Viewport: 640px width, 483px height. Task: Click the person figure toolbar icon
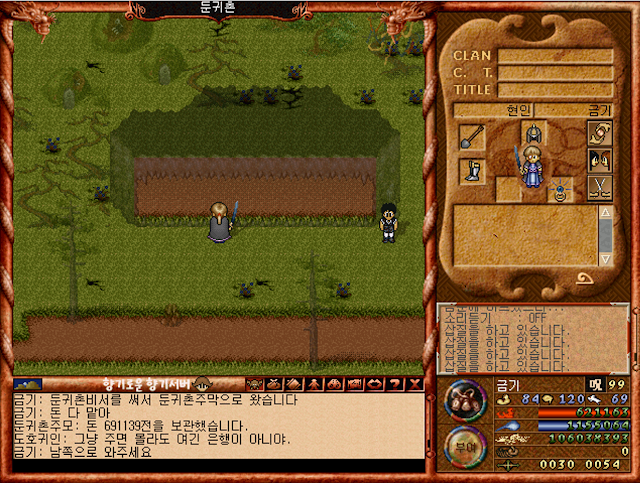(x=313, y=383)
